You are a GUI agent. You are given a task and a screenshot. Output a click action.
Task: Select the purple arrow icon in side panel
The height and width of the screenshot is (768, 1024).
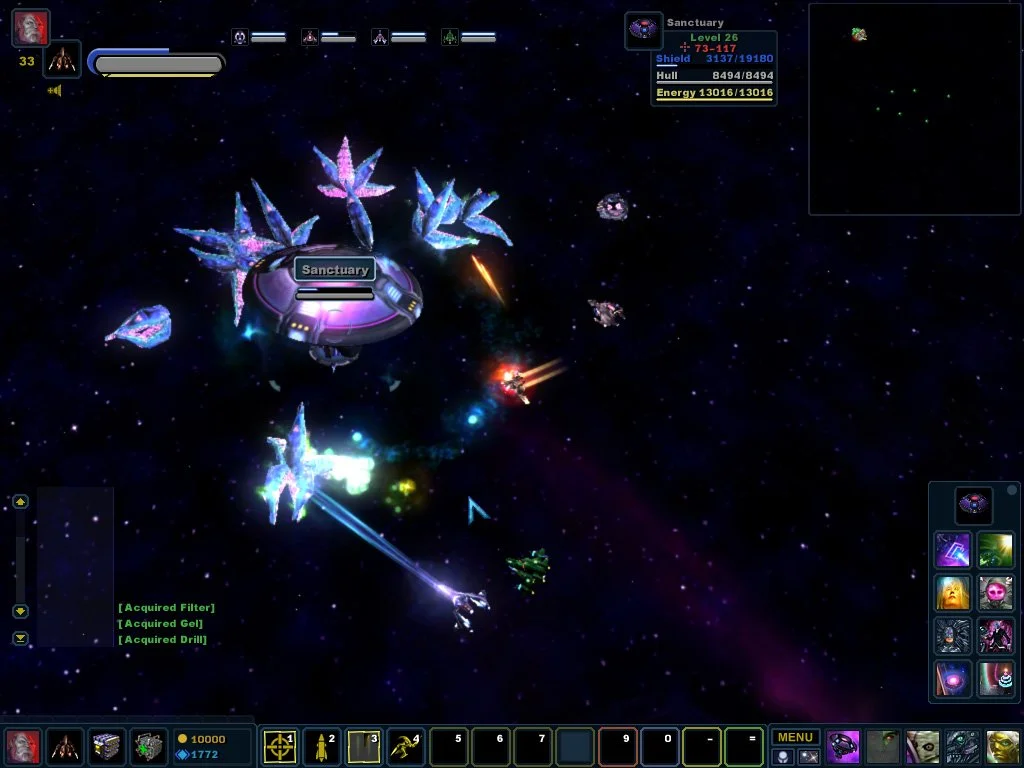click(x=952, y=549)
